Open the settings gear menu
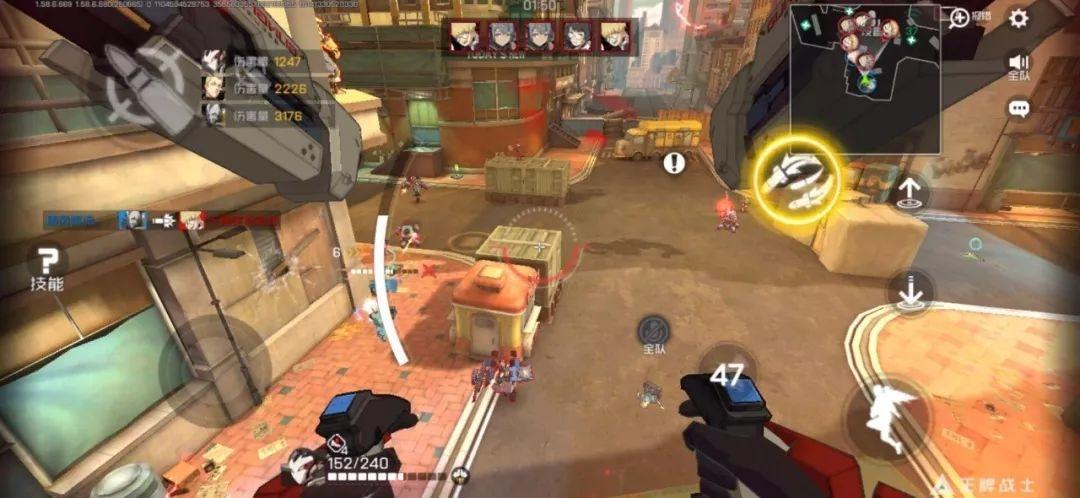1080x498 pixels. (1018, 18)
